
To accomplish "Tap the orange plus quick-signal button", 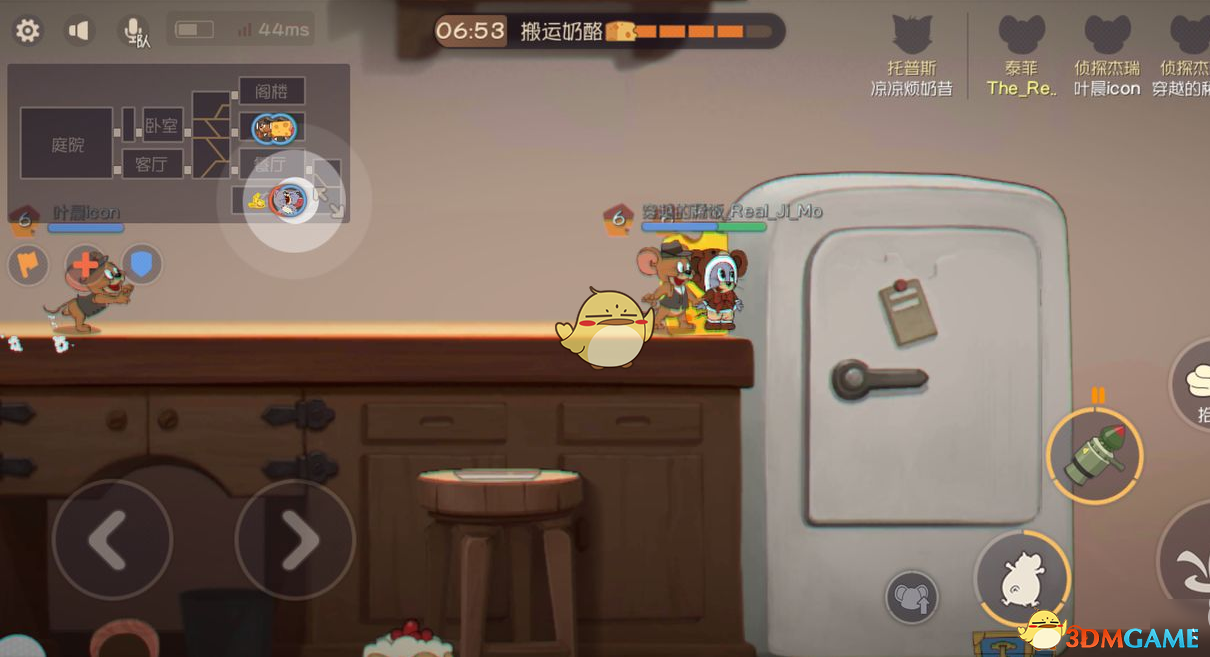I will coord(85,264).
